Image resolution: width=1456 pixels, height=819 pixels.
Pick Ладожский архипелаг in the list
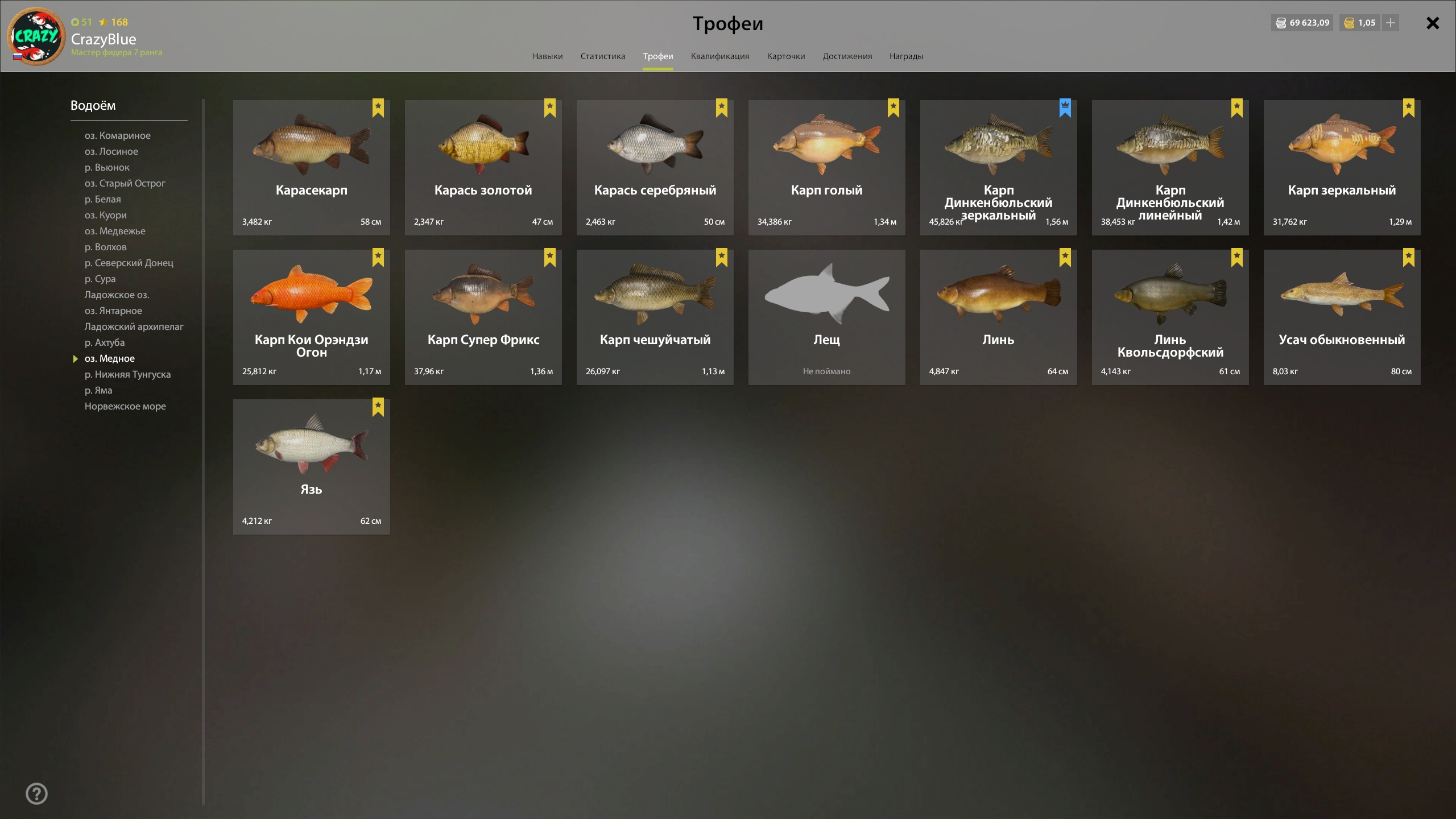tap(134, 326)
